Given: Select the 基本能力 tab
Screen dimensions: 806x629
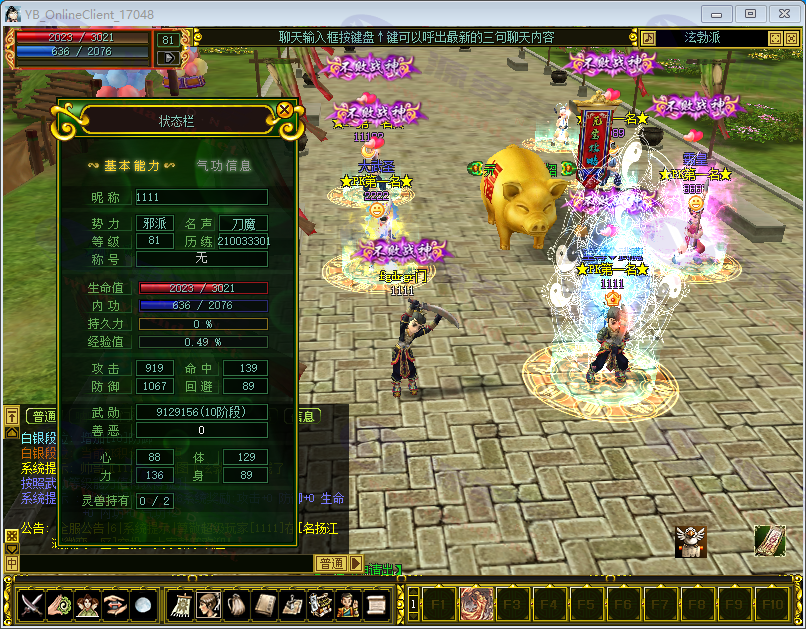Looking at the screenshot, I should tap(131, 166).
